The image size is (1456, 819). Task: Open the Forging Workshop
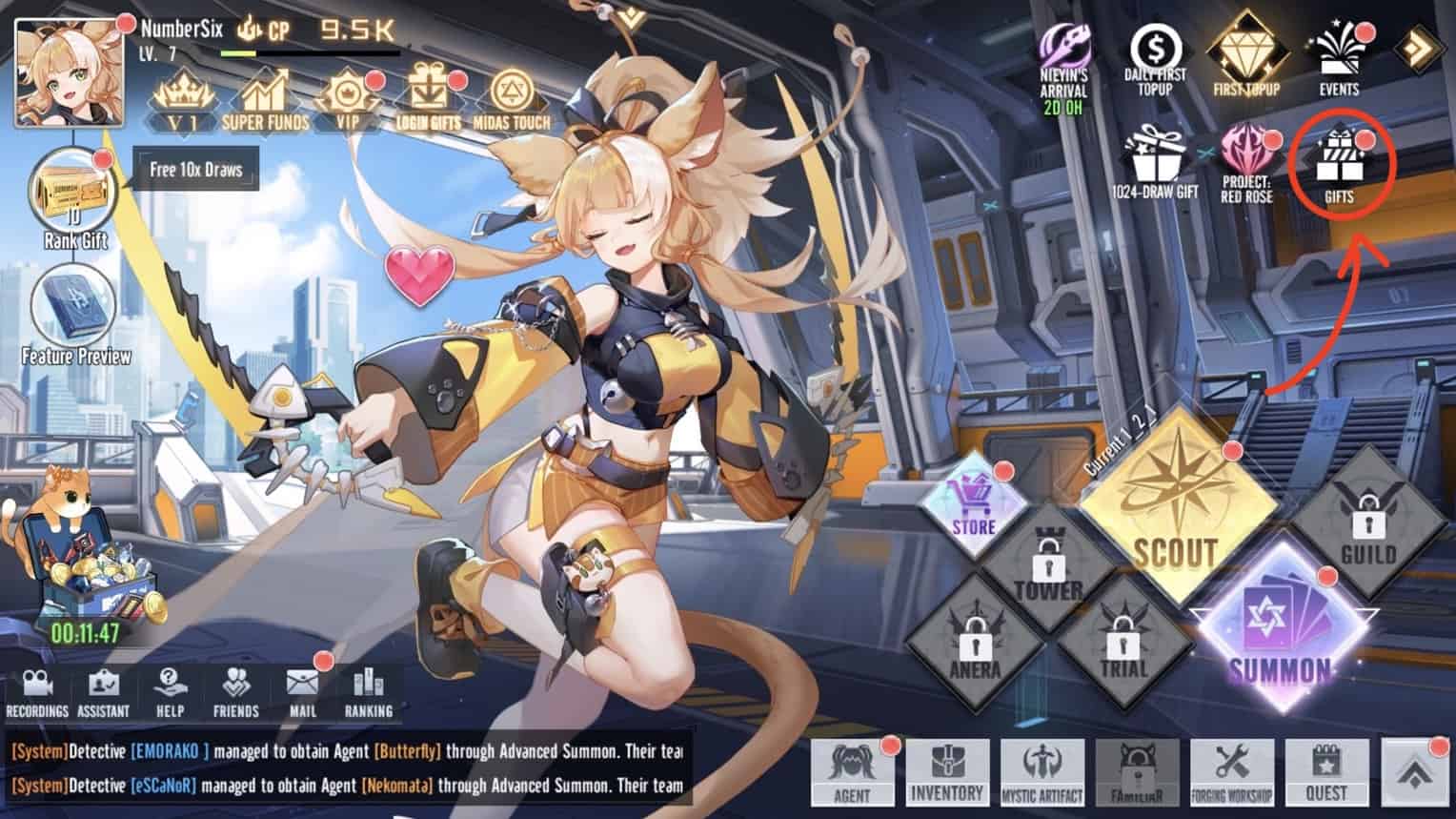tap(1231, 770)
